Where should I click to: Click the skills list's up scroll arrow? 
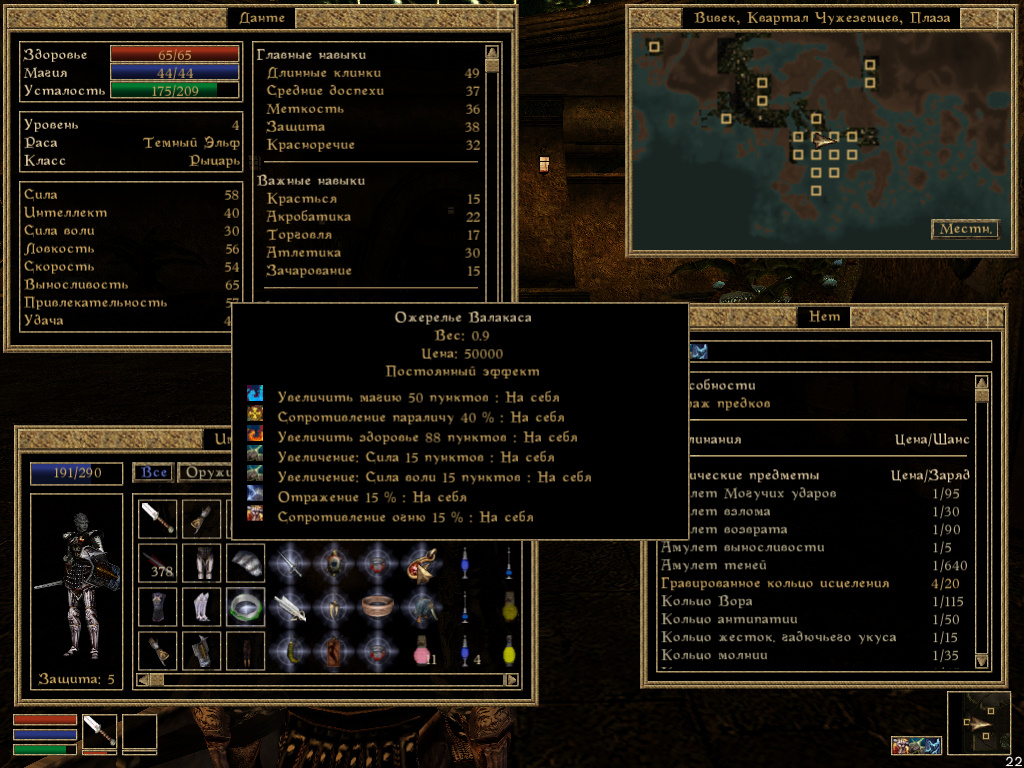(x=491, y=53)
